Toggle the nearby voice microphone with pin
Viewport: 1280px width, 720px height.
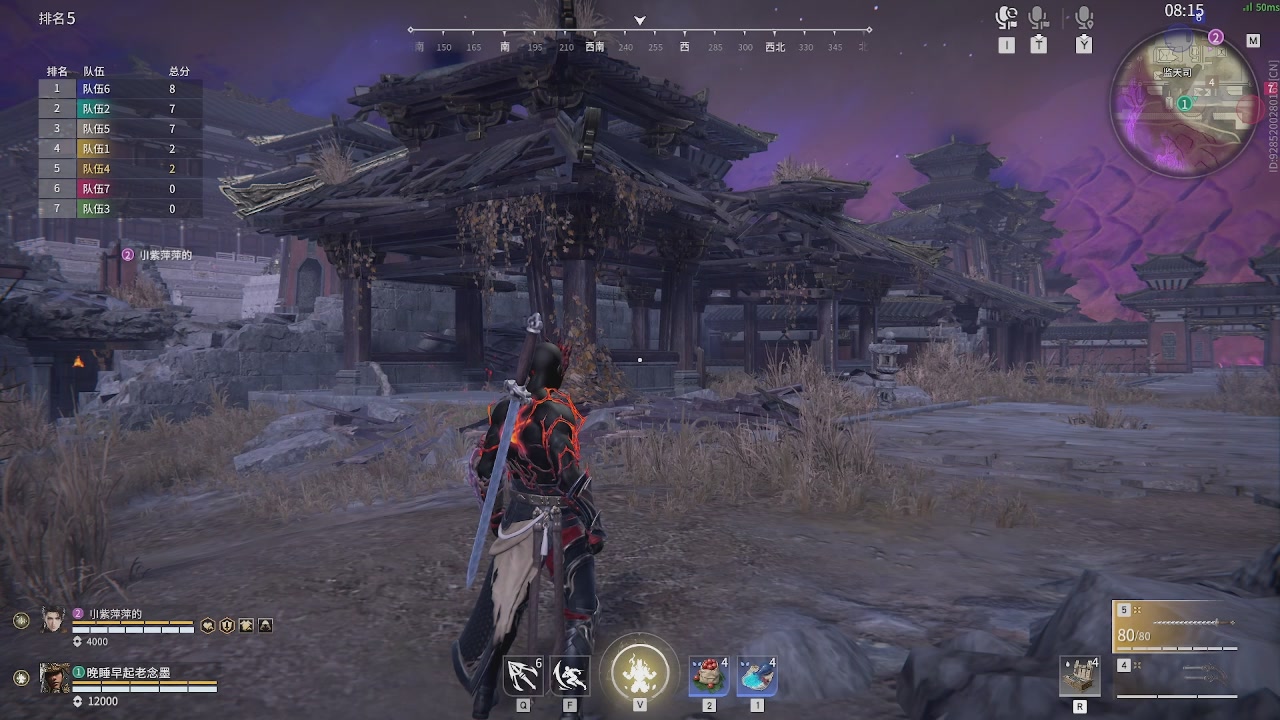[x=1084, y=18]
